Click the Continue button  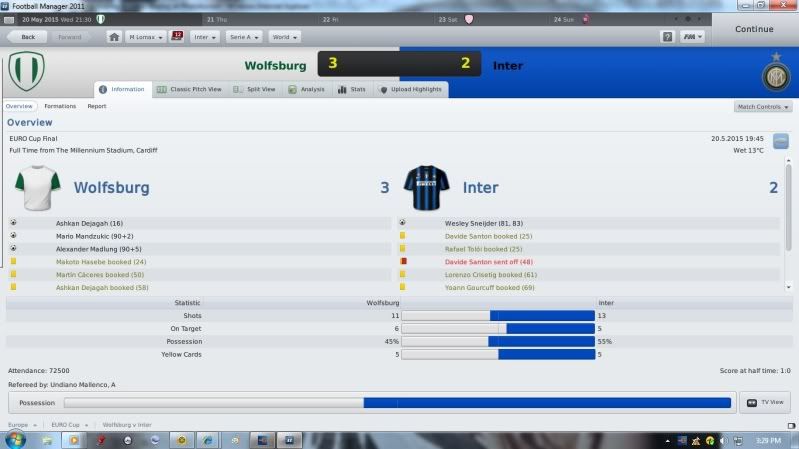(753, 29)
